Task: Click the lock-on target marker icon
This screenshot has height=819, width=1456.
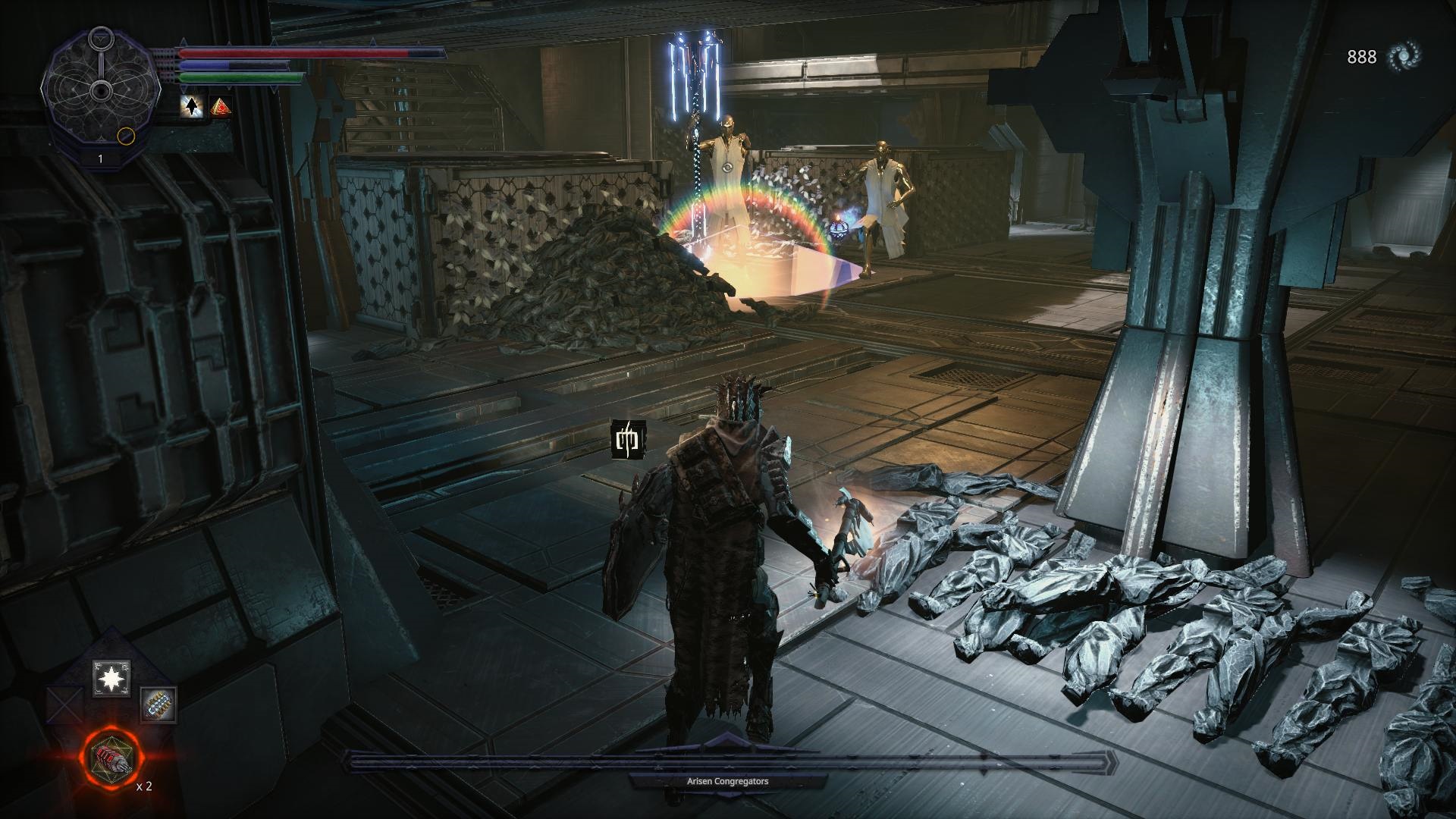Action: coord(629,439)
